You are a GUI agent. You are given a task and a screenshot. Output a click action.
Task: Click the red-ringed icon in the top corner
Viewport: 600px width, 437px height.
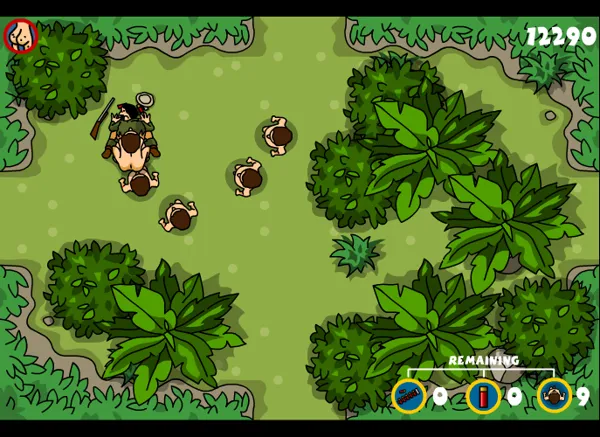pyautogui.click(x=19, y=37)
